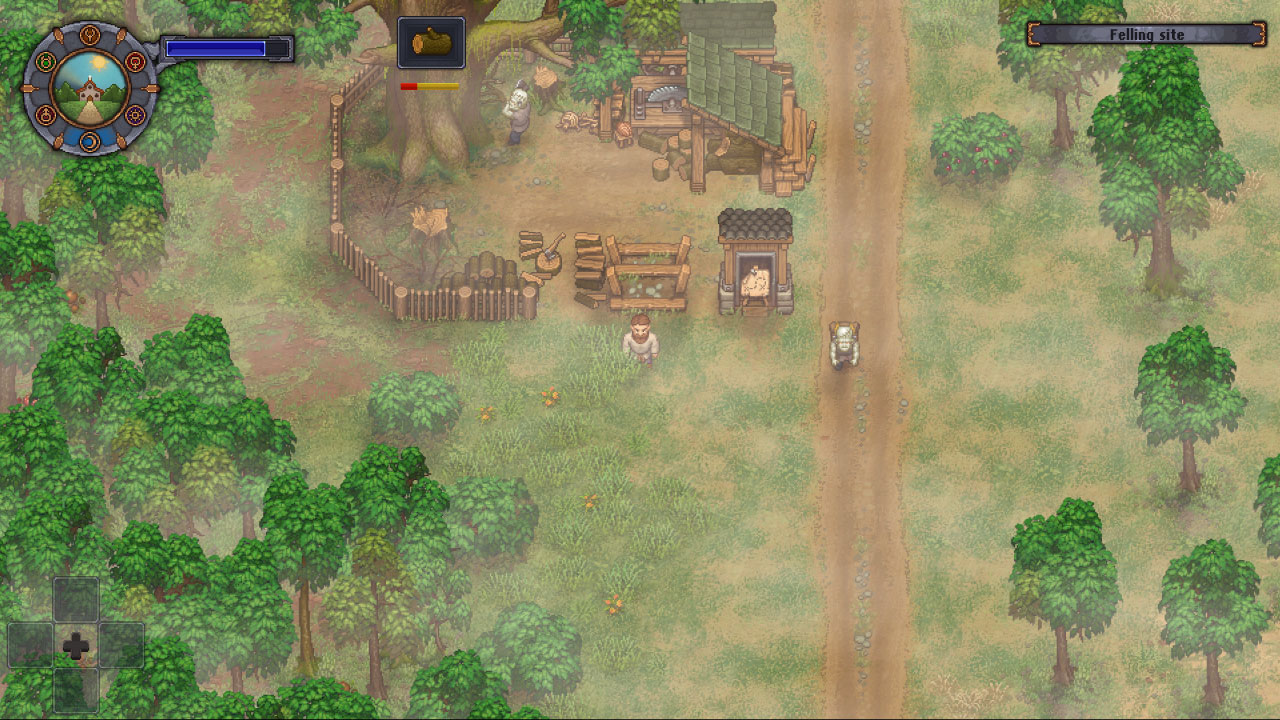The height and width of the screenshot is (720, 1280).
Task: Open the church minimap in the compass center
Action: [x=91, y=91]
